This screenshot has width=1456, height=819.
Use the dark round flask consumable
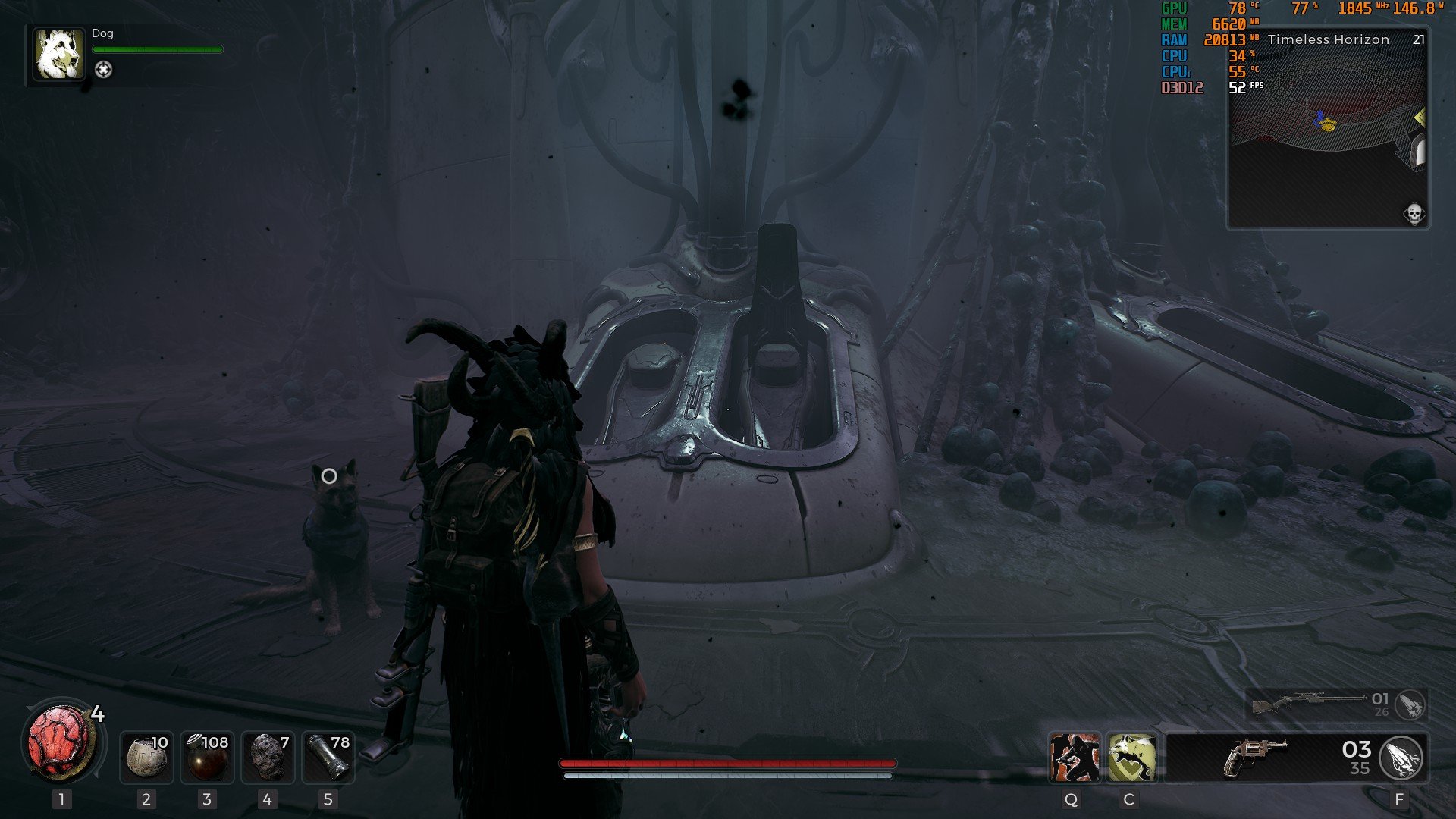tap(207, 757)
